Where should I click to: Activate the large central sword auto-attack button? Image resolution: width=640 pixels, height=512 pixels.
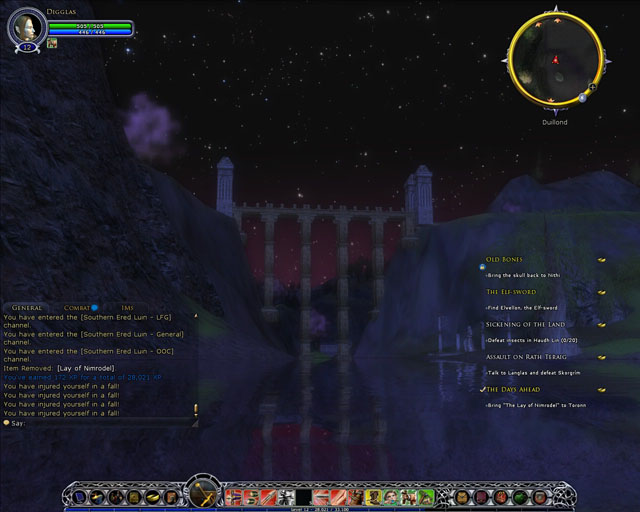pyautogui.click(x=203, y=494)
